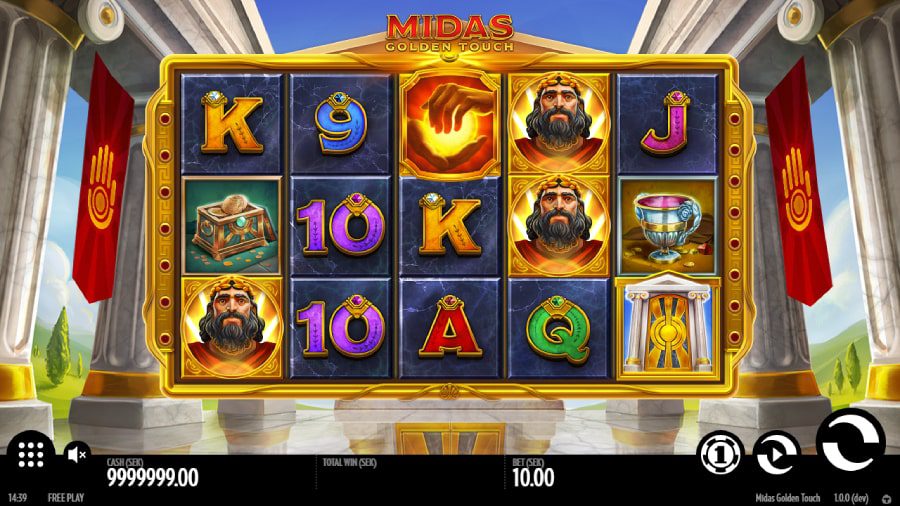This screenshot has height=506, width=900.
Task: Open the dotted grid game menu
Action: tap(31, 455)
